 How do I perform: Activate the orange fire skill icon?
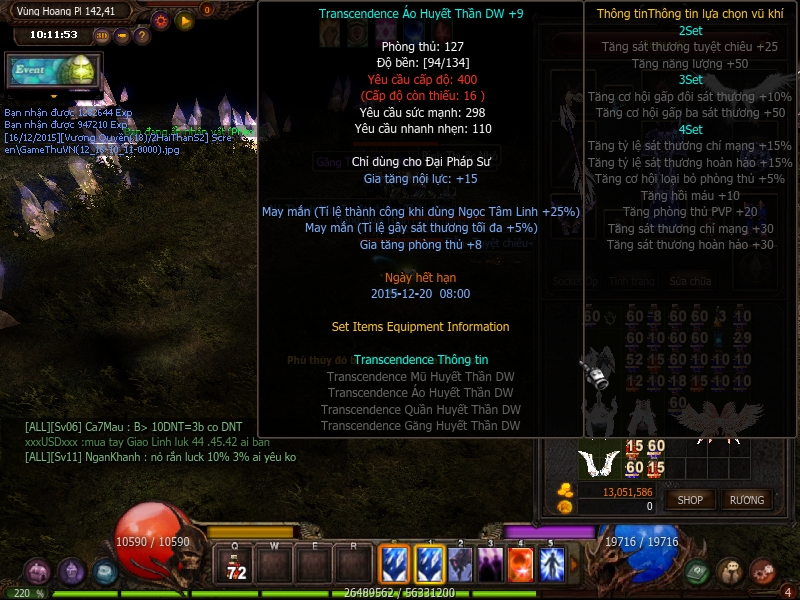pyautogui.click(x=521, y=565)
